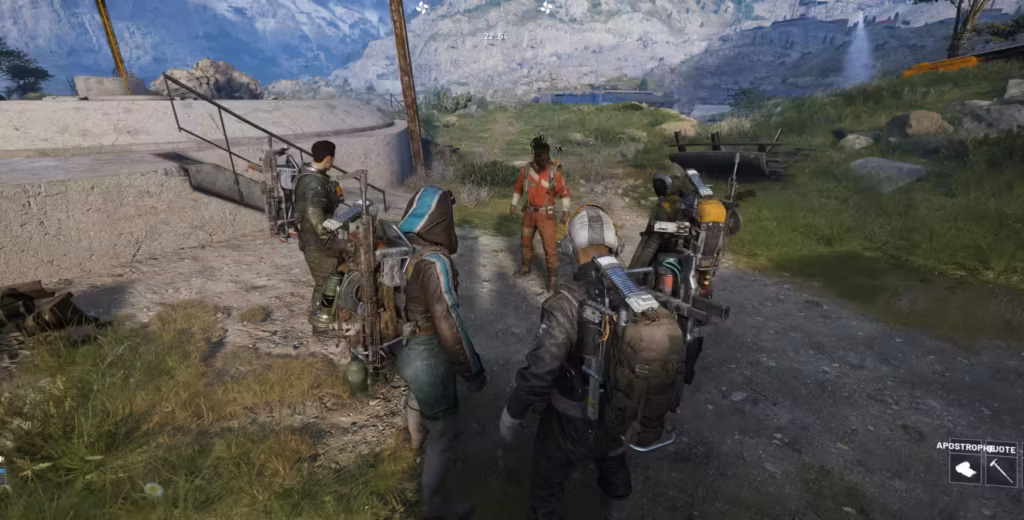
Task: Select the white cloth item slot
Action: click(x=965, y=469)
